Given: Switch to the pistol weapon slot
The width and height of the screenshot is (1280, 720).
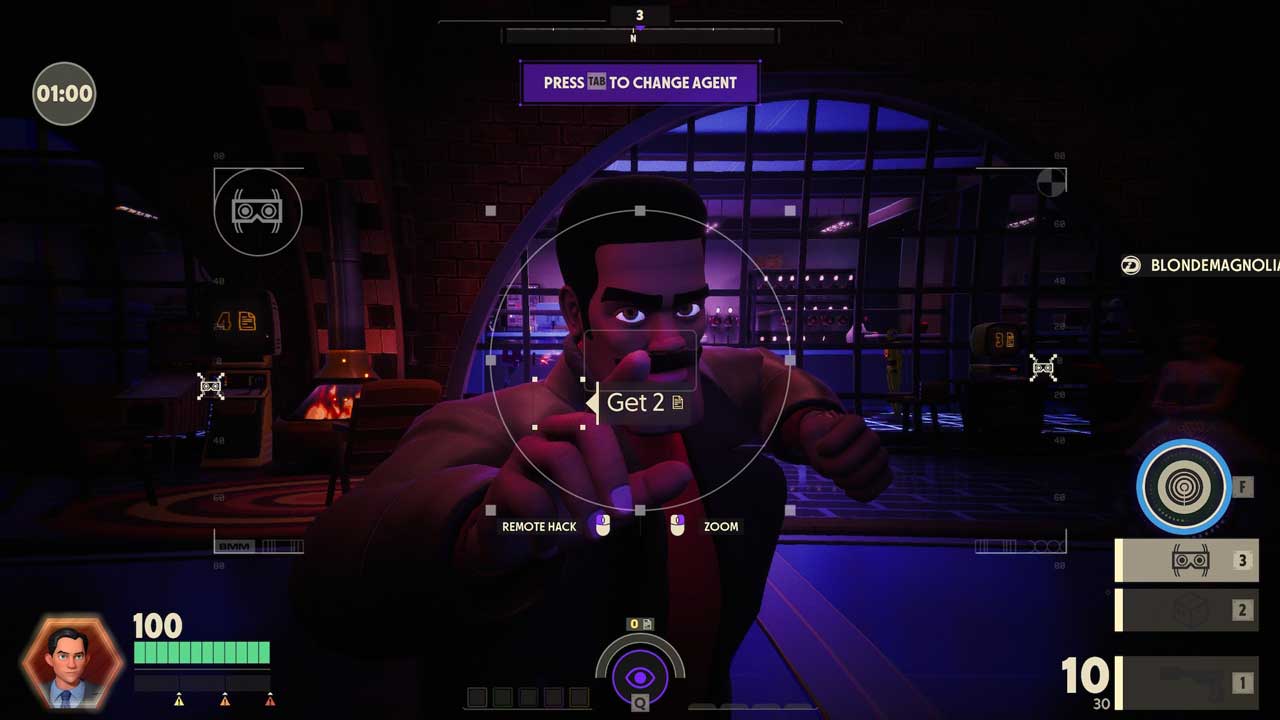Looking at the screenshot, I should 1188,683.
